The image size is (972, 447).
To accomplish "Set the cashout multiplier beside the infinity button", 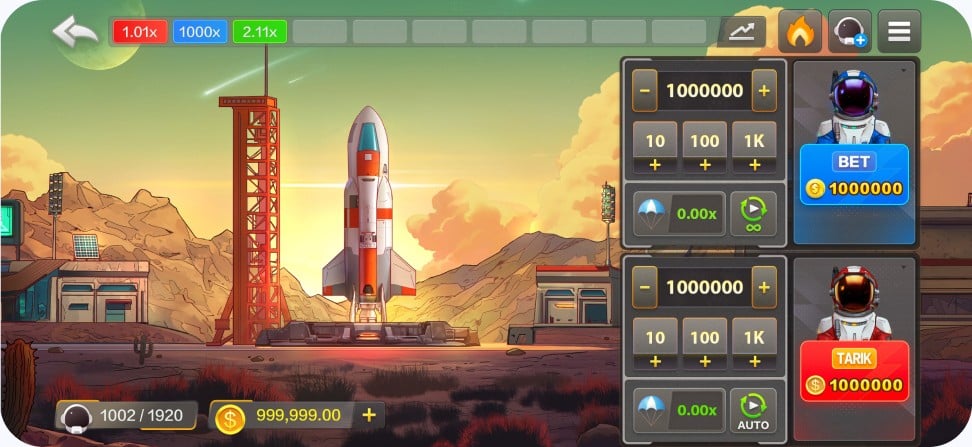I will click(x=675, y=213).
